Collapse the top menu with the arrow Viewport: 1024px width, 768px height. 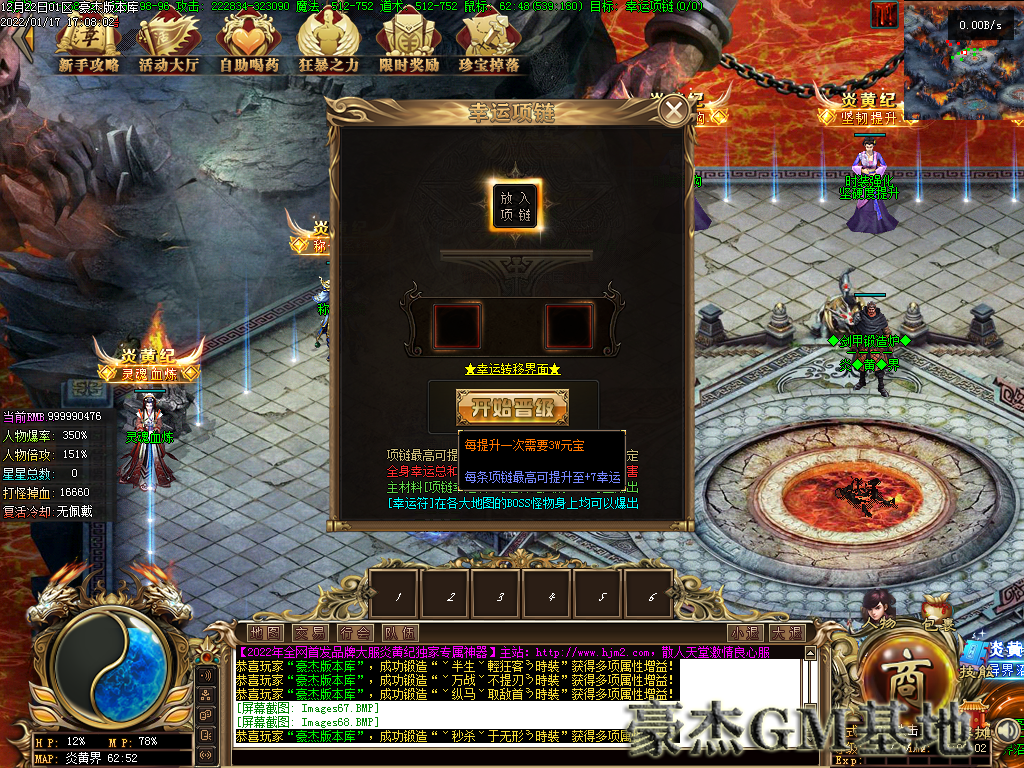22,40
